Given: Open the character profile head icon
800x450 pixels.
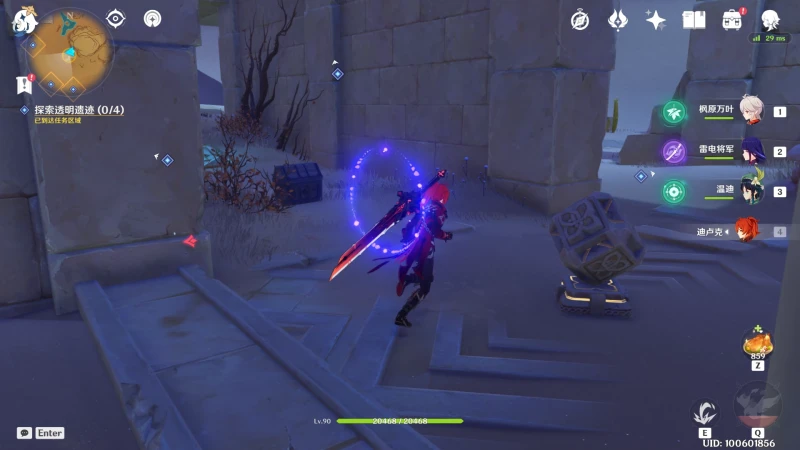Looking at the screenshot, I should [x=770, y=20].
